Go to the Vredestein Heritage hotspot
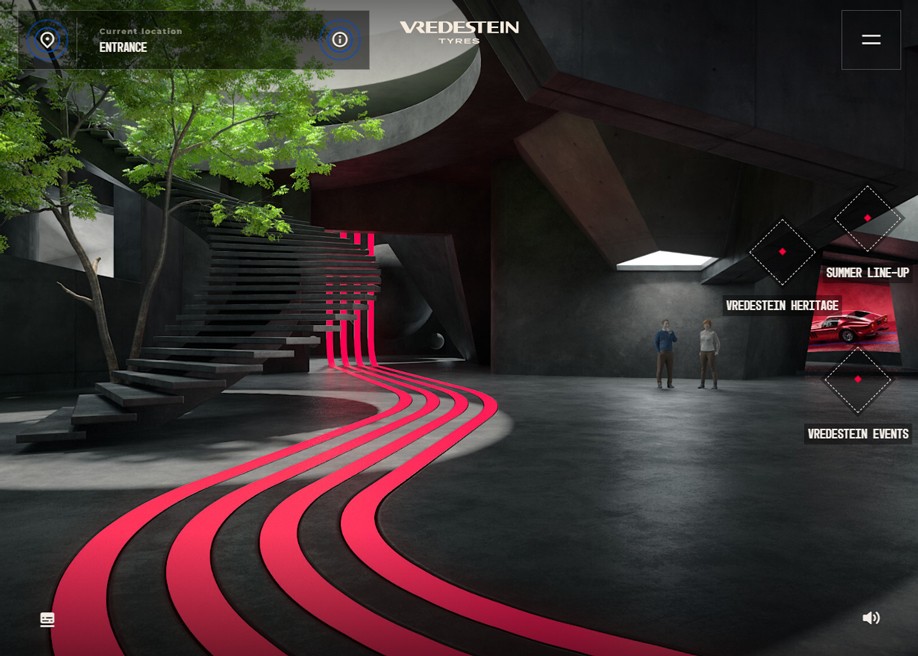The height and width of the screenshot is (656, 918). (782, 252)
